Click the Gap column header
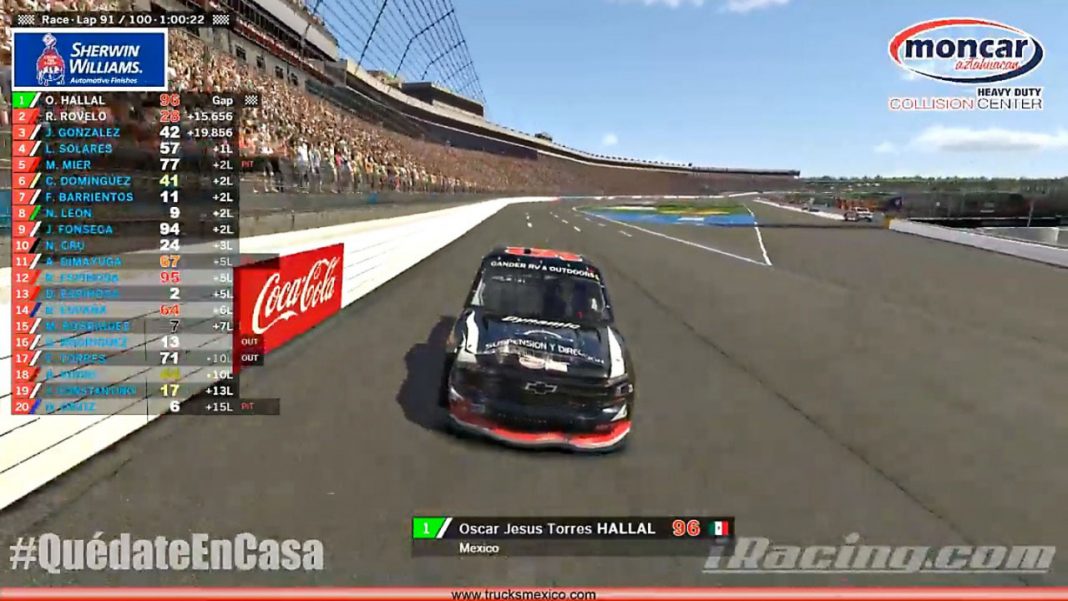Screen dimensions: 1068x601 [222, 100]
